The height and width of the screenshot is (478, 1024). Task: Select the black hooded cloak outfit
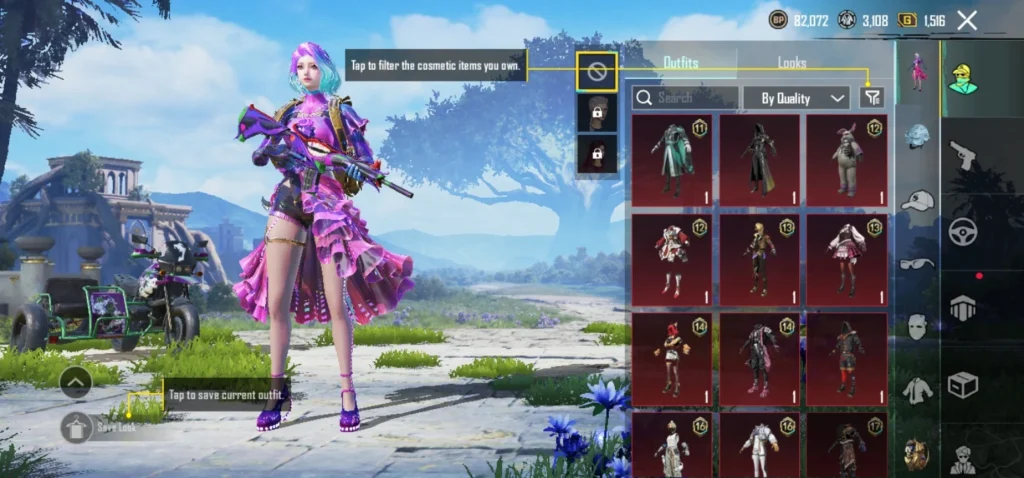(x=759, y=158)
